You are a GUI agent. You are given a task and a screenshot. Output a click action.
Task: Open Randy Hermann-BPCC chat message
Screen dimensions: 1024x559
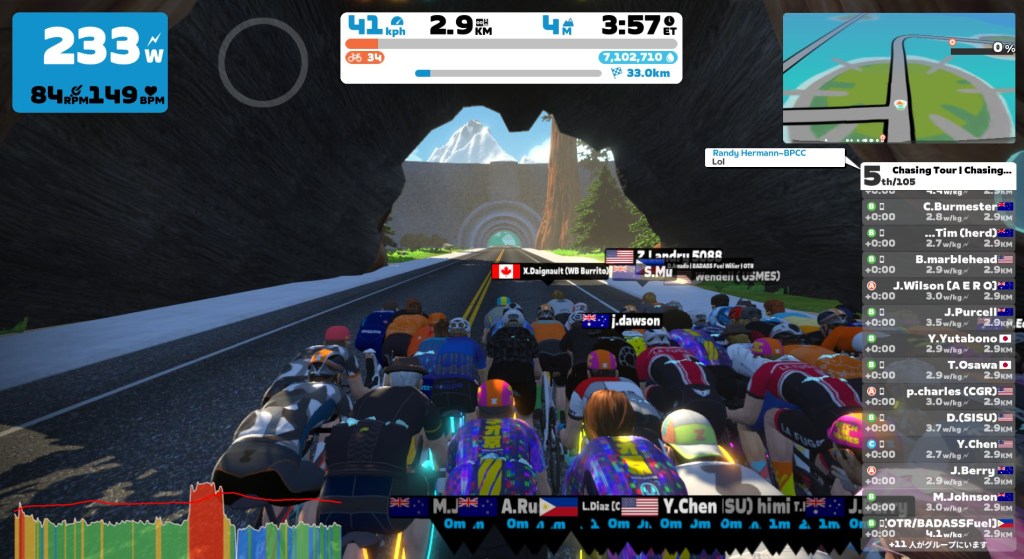pos(781,157)
